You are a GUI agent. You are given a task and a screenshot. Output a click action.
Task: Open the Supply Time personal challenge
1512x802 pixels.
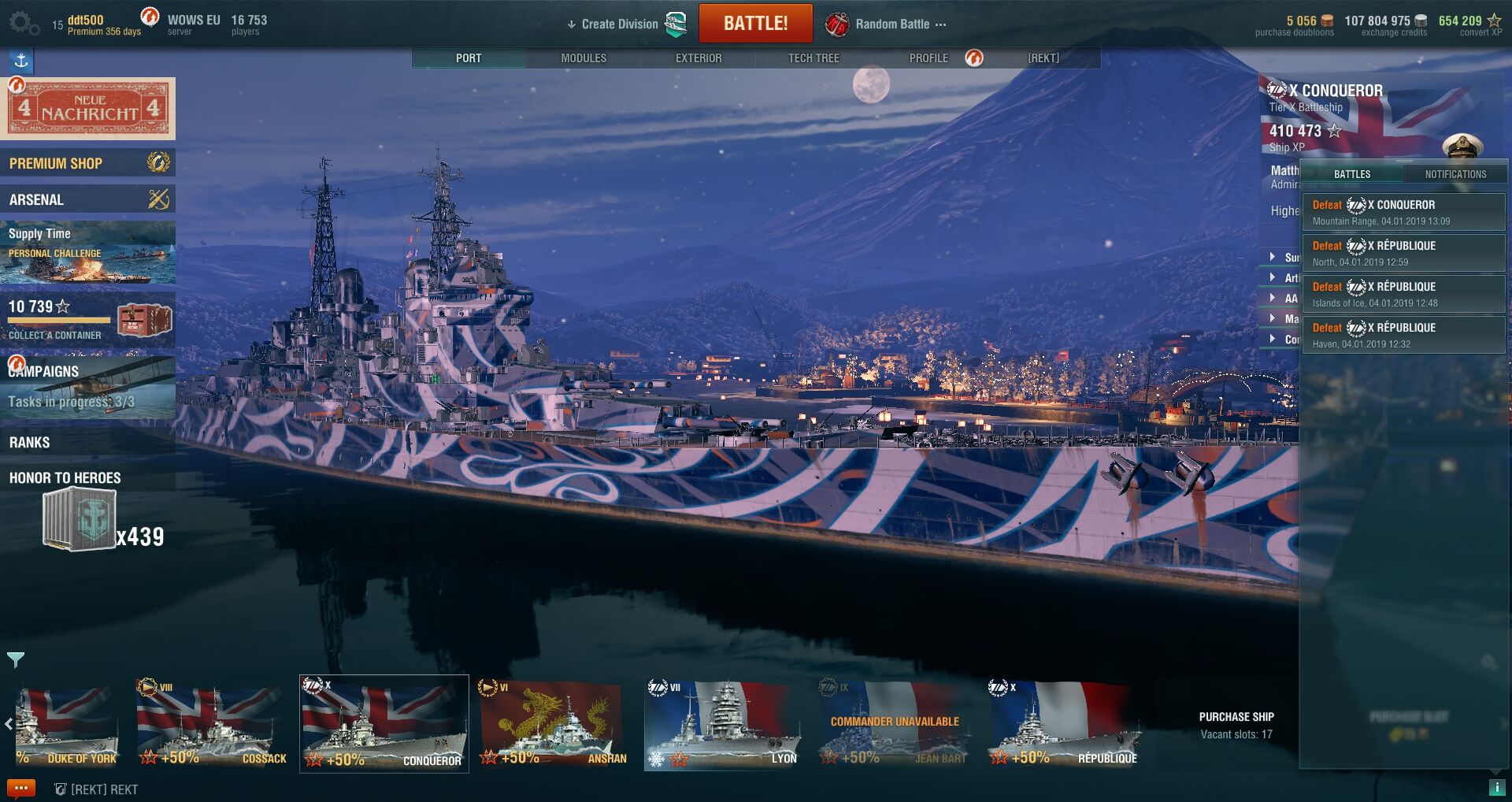click(87, 252)
